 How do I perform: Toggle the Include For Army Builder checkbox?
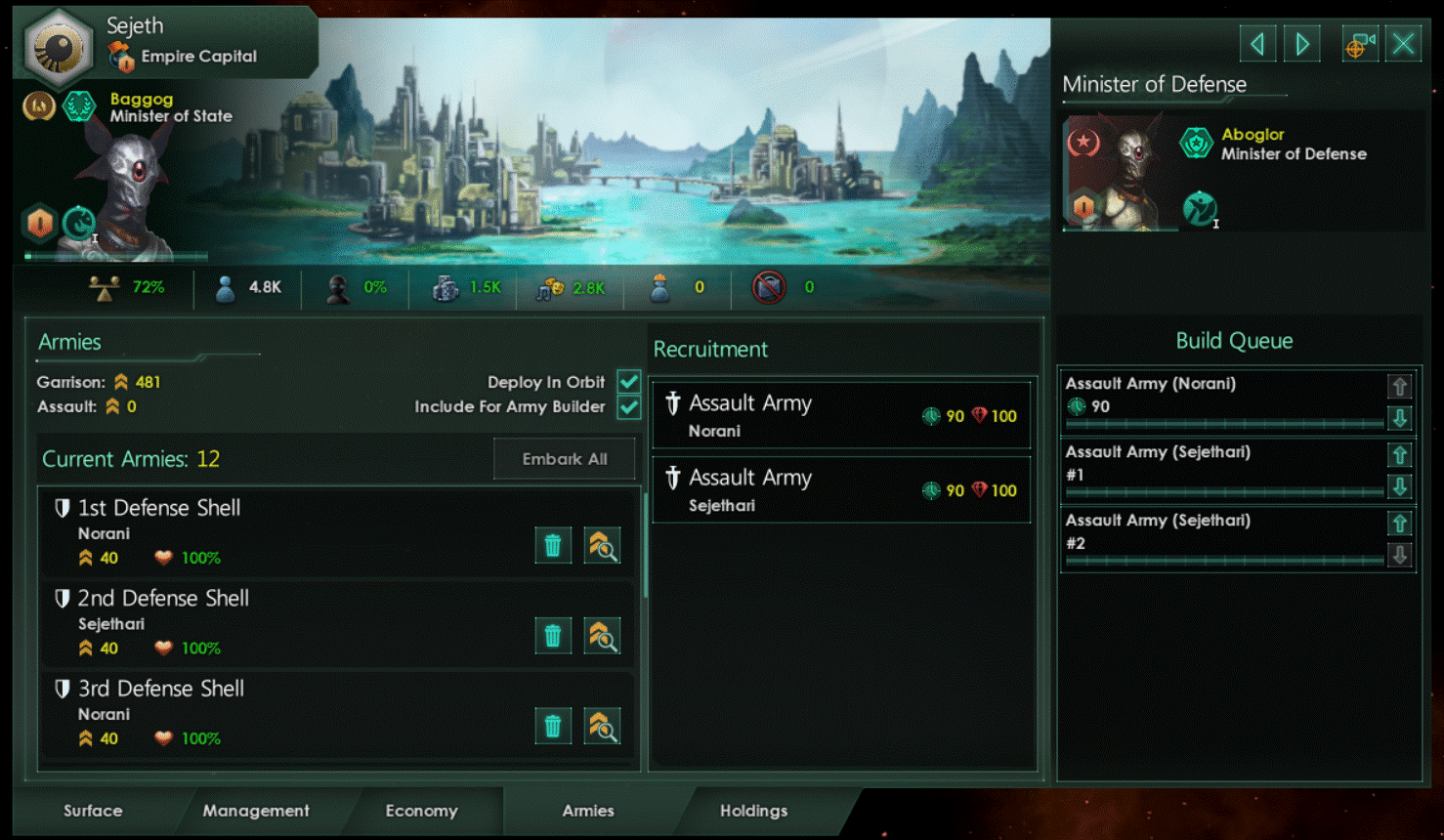628,407
